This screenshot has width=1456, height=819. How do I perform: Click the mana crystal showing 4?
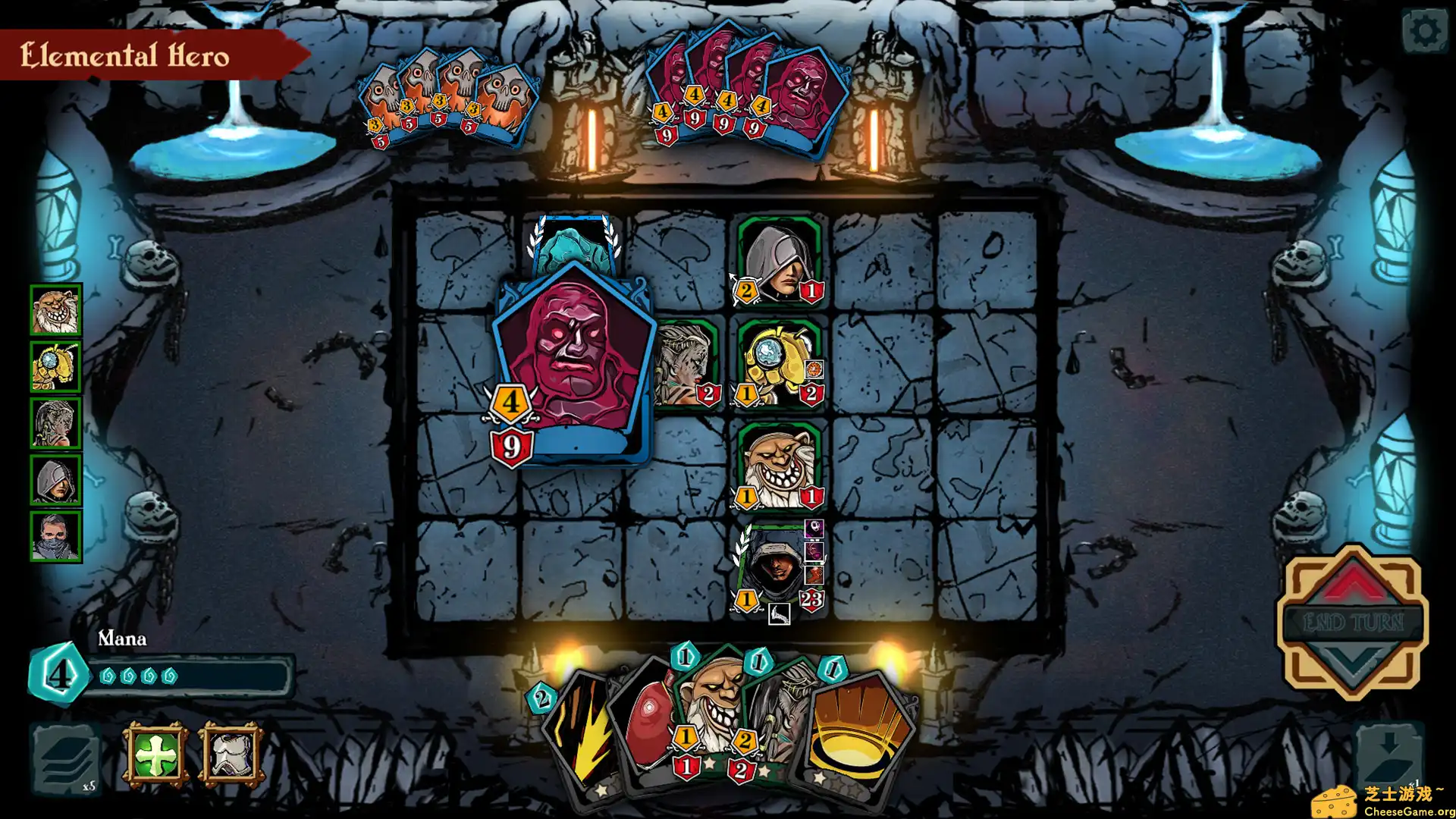coord(59,673)
